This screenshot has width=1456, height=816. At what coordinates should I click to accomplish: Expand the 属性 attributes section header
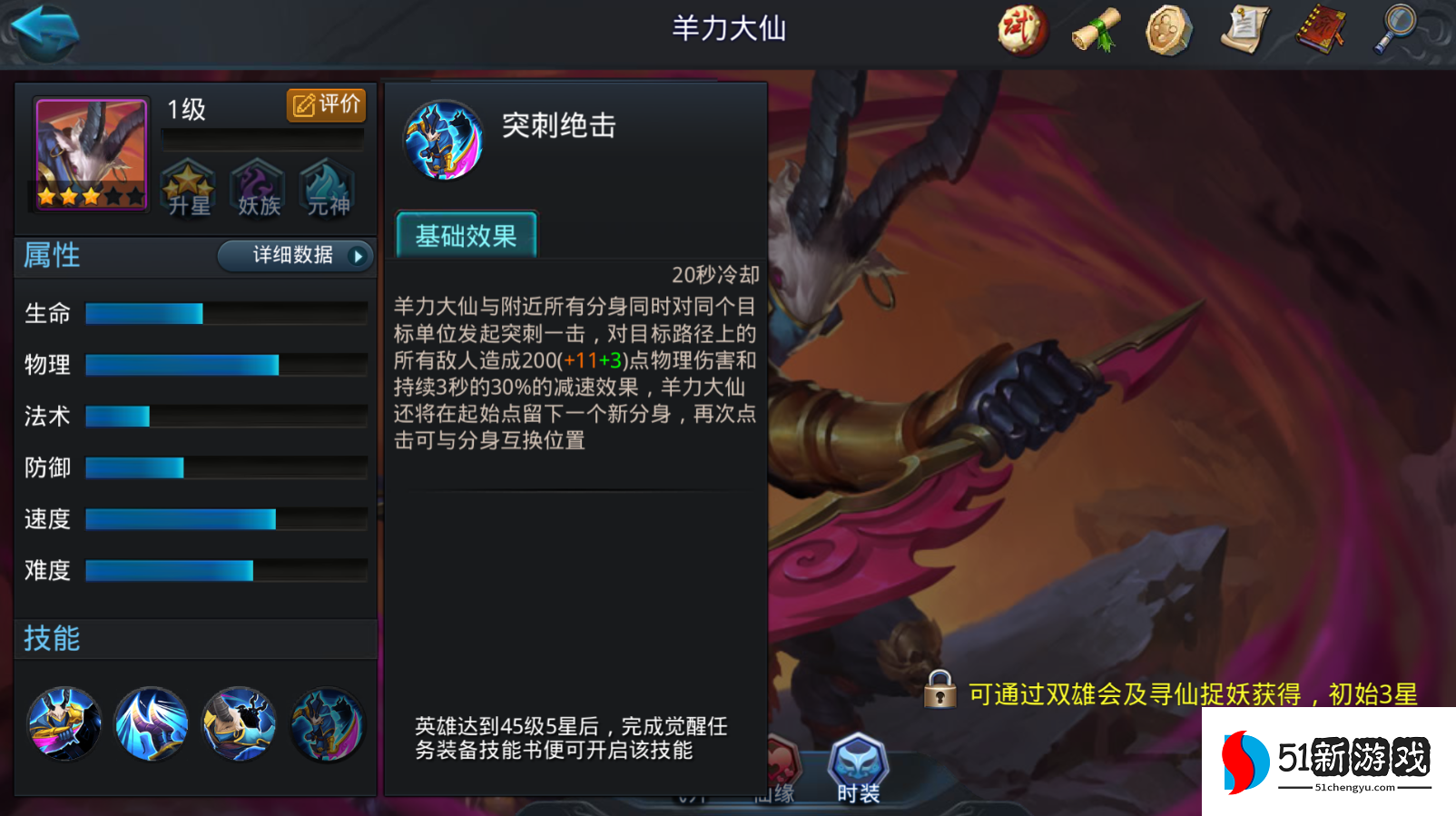pyautogui.click(x=52, y=256)
